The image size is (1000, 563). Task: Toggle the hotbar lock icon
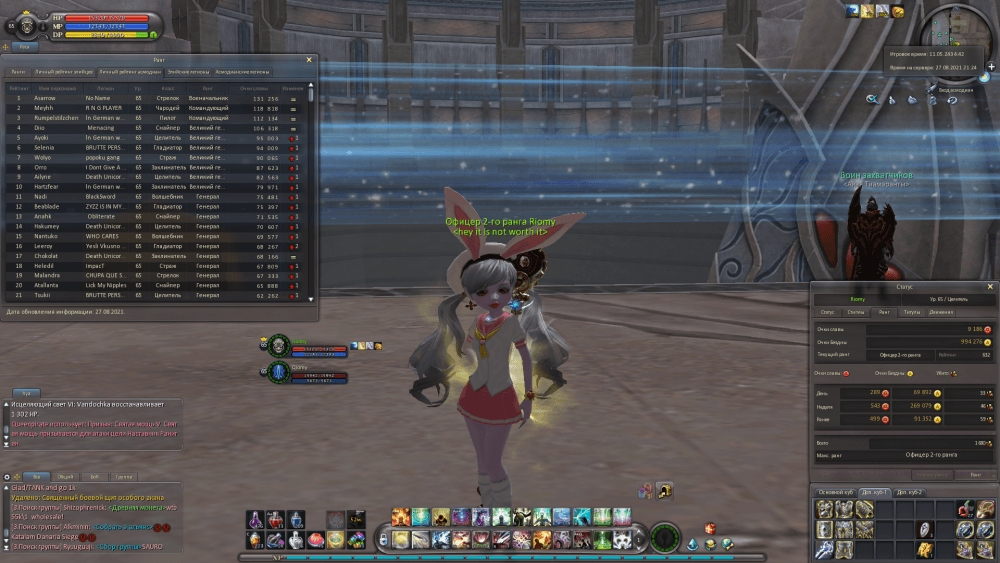click(x=382, y=540)
